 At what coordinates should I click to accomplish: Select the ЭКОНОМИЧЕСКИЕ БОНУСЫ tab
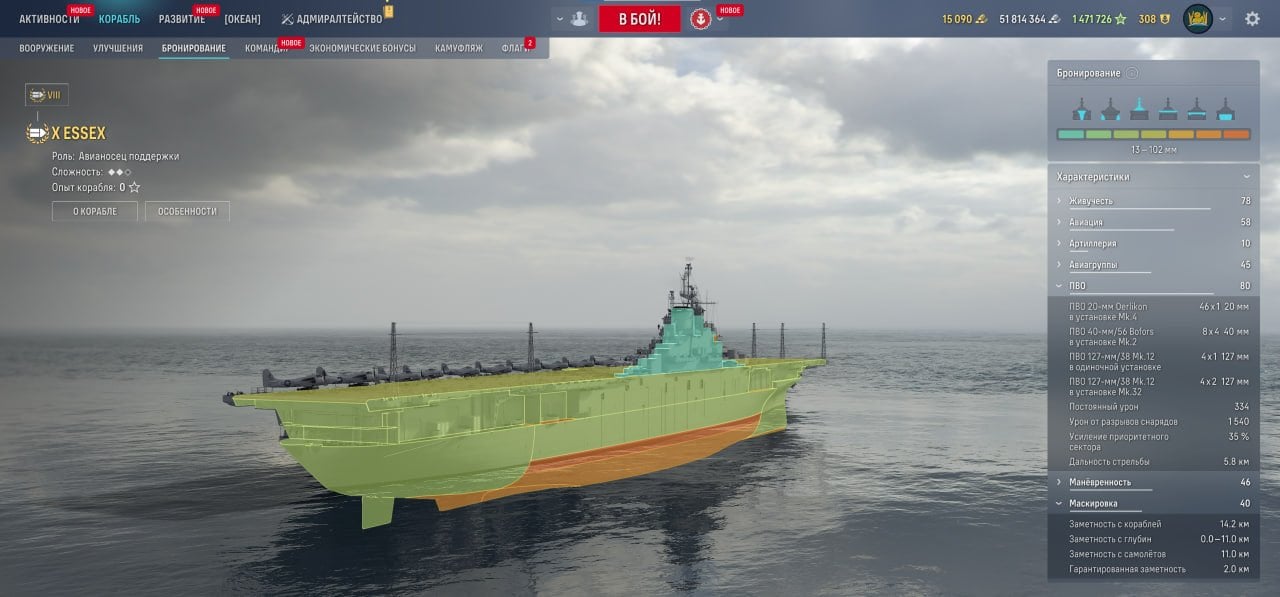pyautogui.click(x=362, y=48)
